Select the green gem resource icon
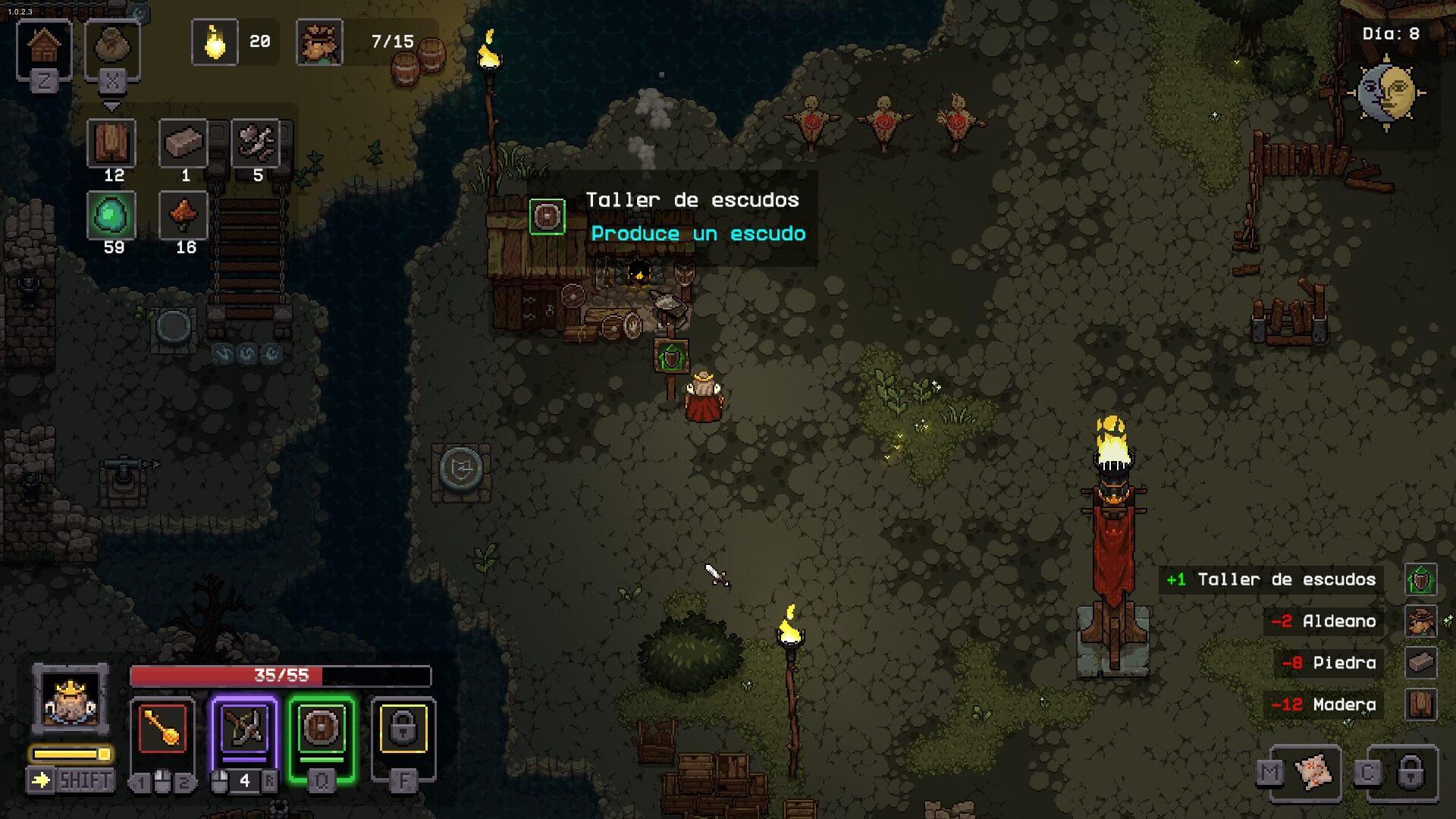 (x=112, y=215)
